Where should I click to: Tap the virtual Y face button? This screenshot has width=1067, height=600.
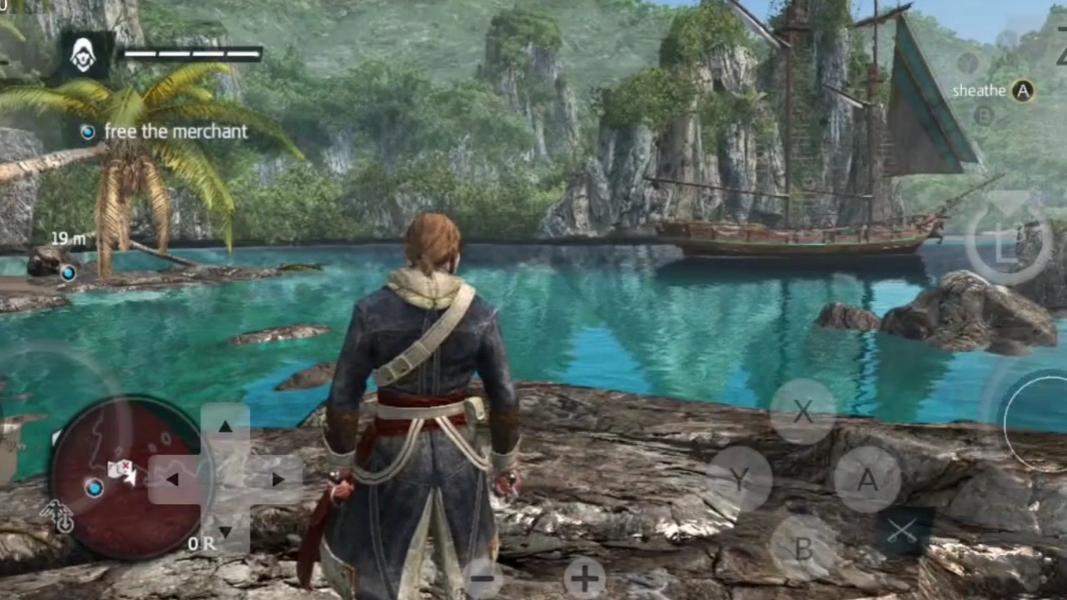click(738, 479)
